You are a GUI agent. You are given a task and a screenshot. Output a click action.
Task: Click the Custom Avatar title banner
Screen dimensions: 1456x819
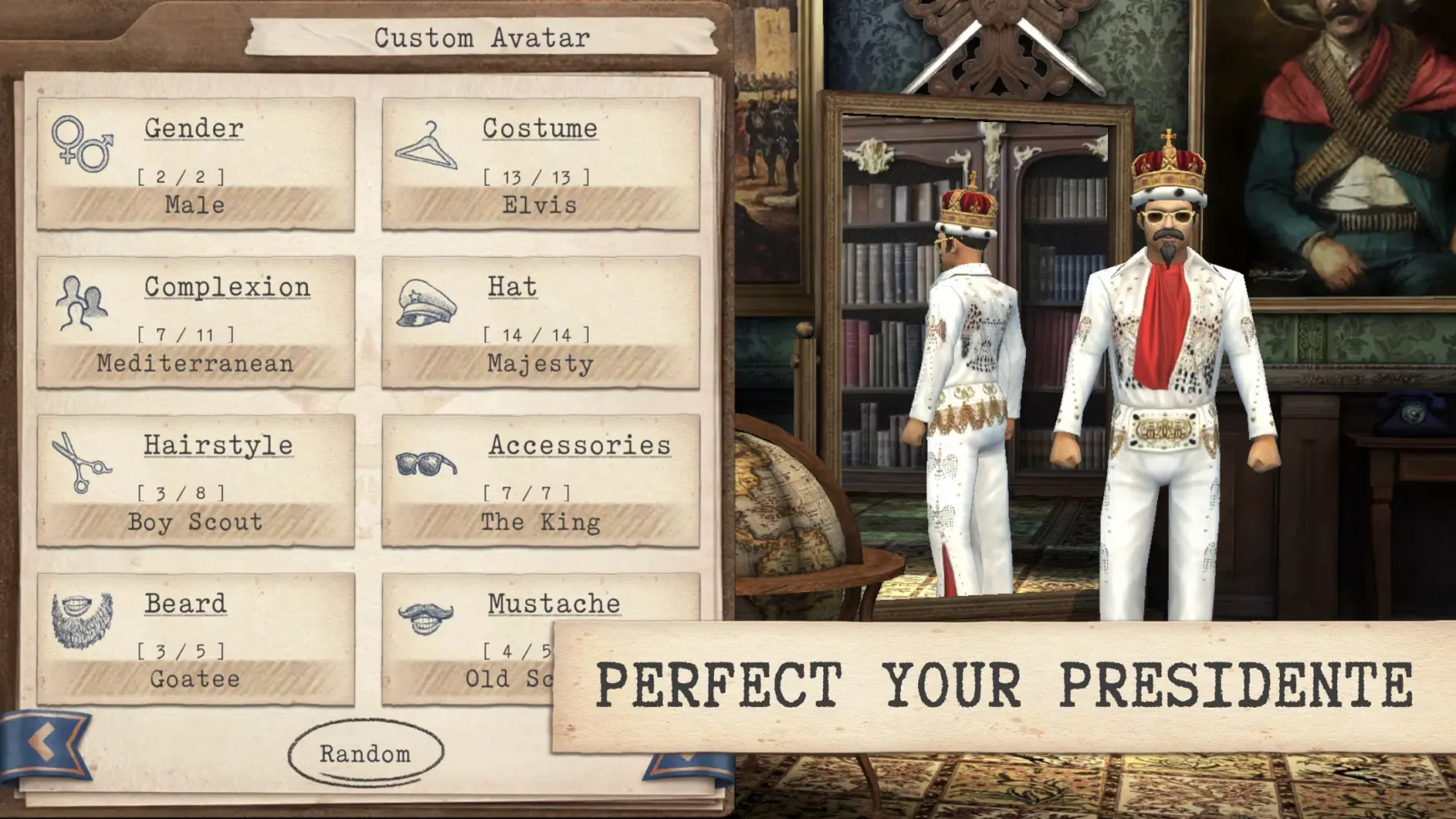[483, 37]
